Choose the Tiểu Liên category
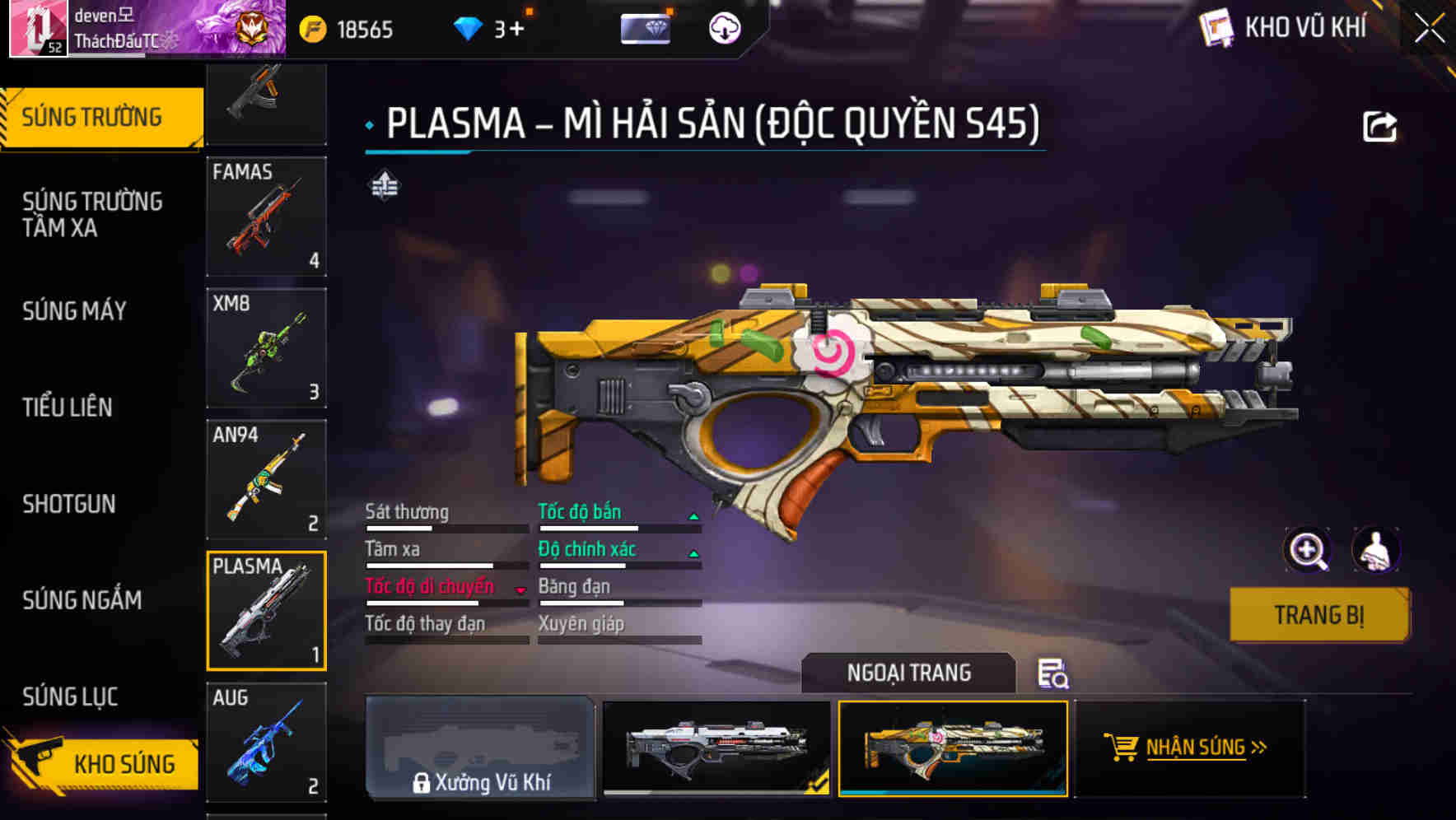Screen dimensions: 1456x820 pos(68,407)
